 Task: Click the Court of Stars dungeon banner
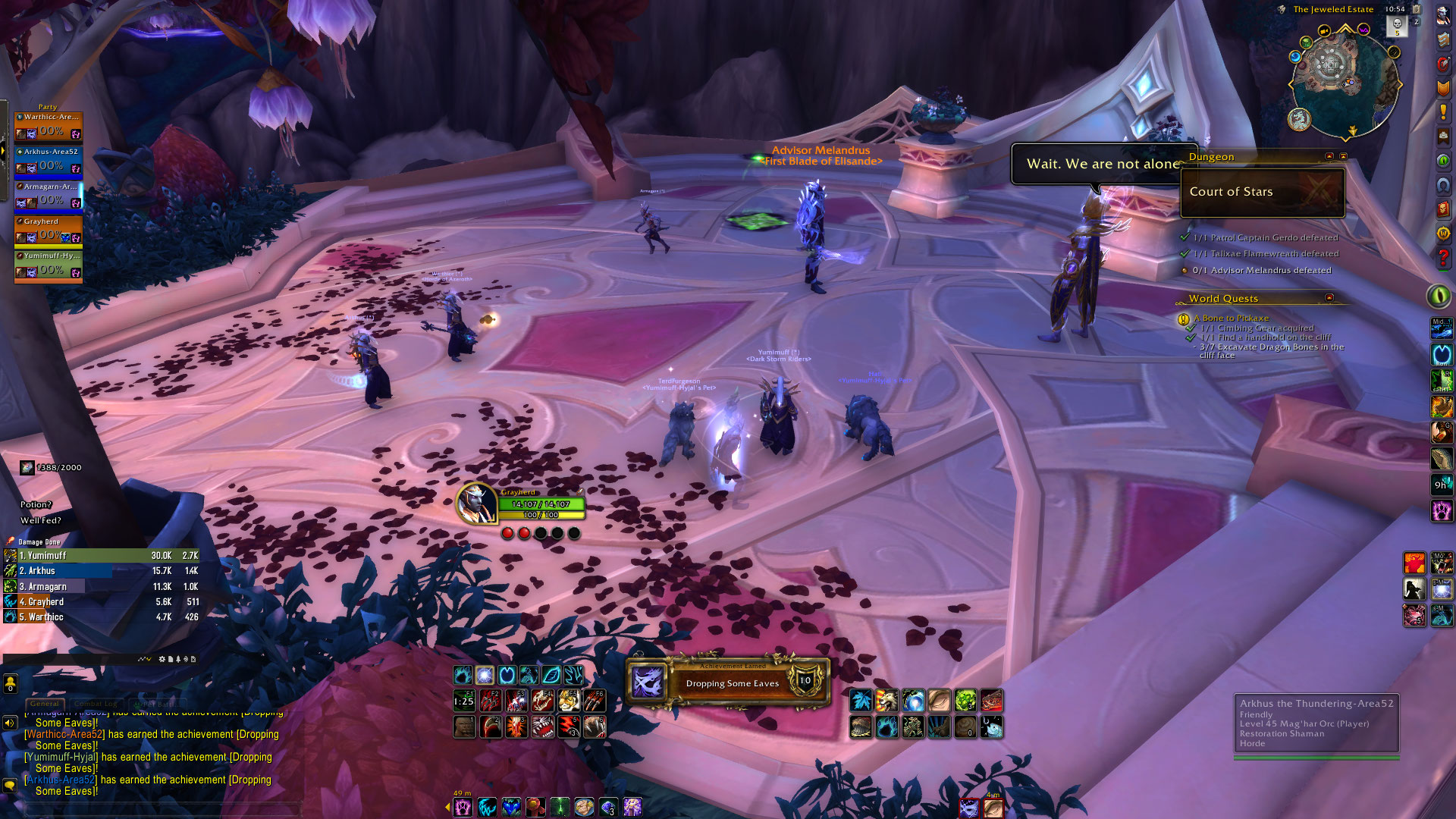click(x=1263, y=192)
